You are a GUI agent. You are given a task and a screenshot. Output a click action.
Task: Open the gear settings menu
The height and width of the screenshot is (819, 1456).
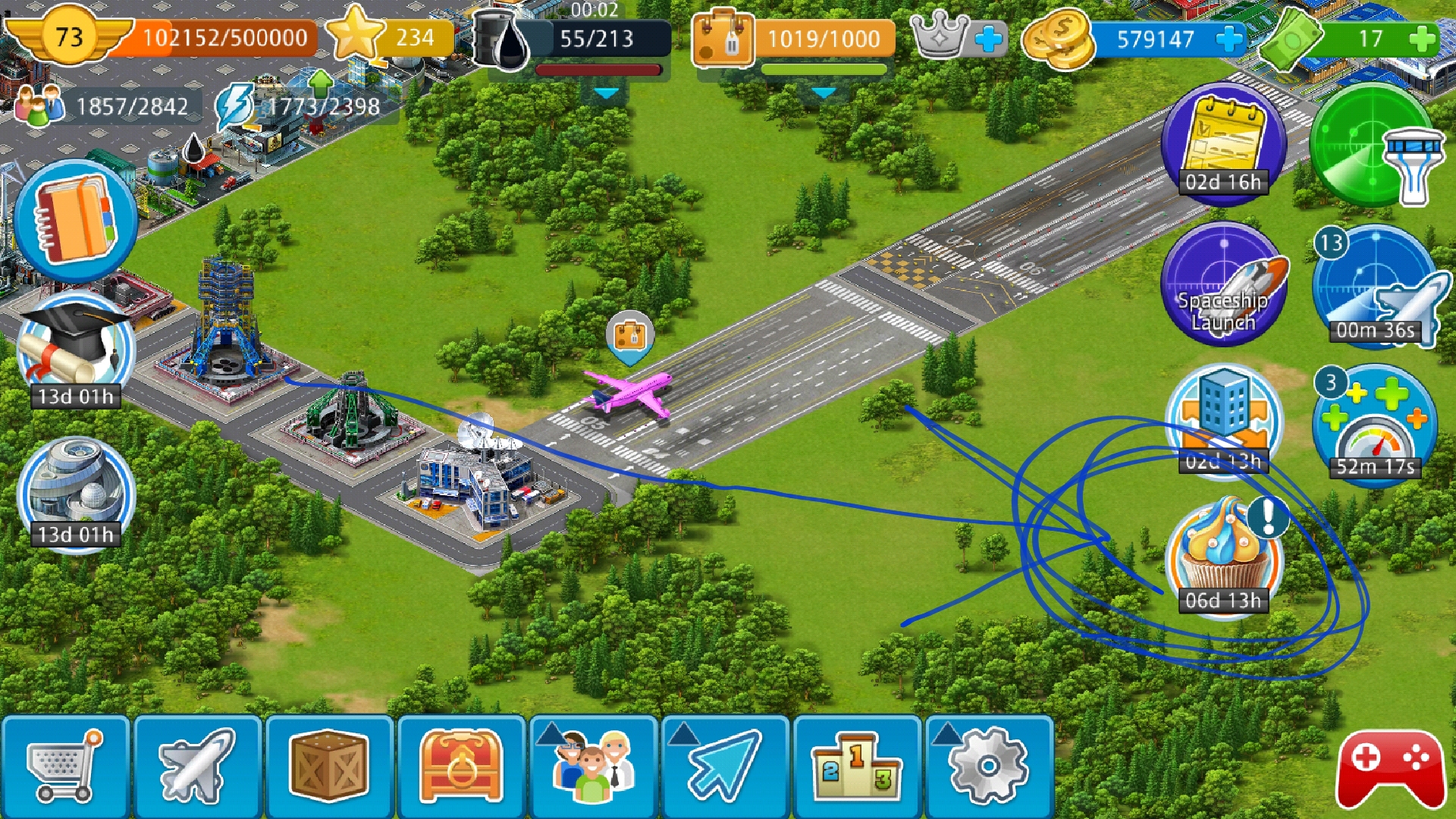click(989, 767)
